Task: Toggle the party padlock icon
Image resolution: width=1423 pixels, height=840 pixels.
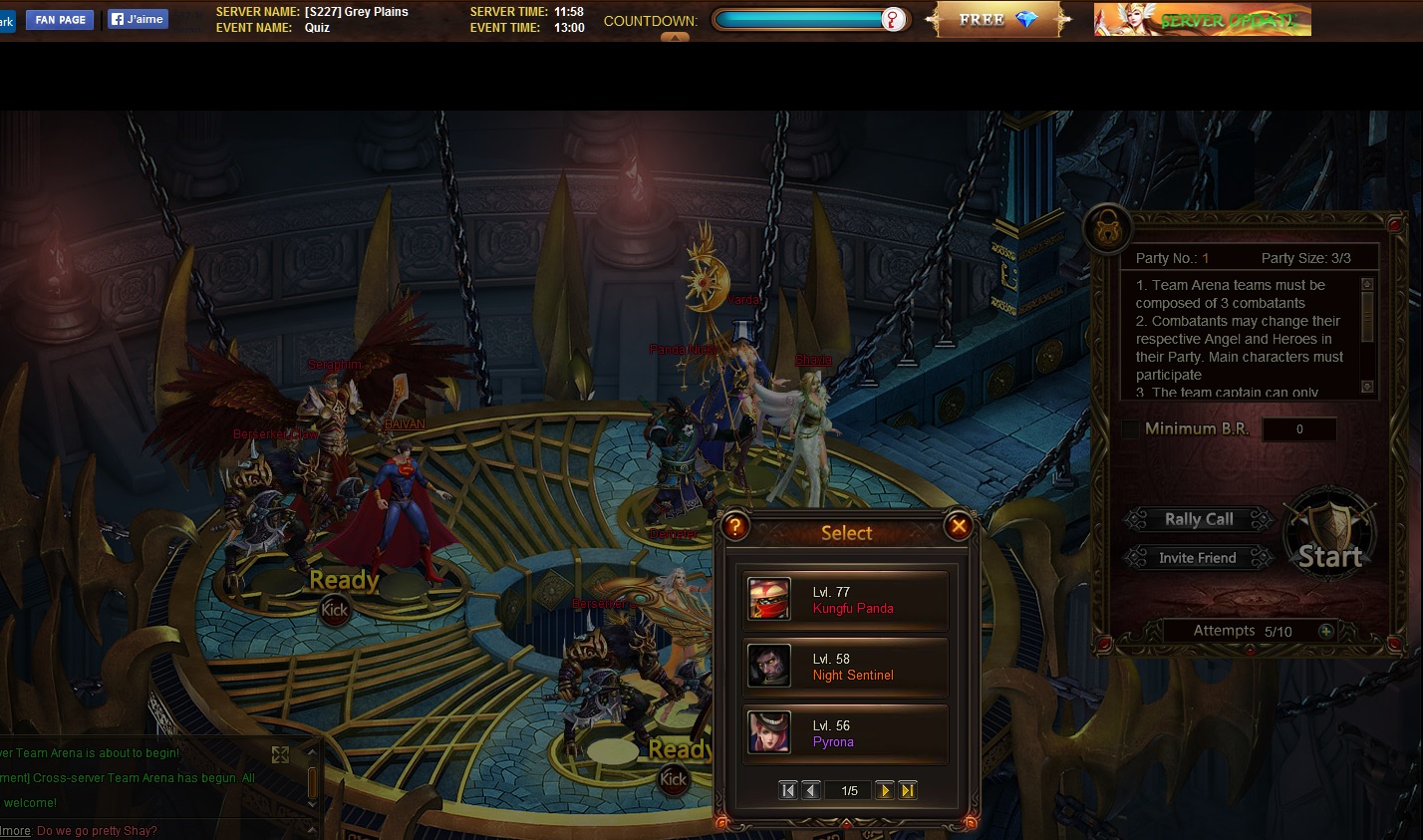Action: [1106, 228]
